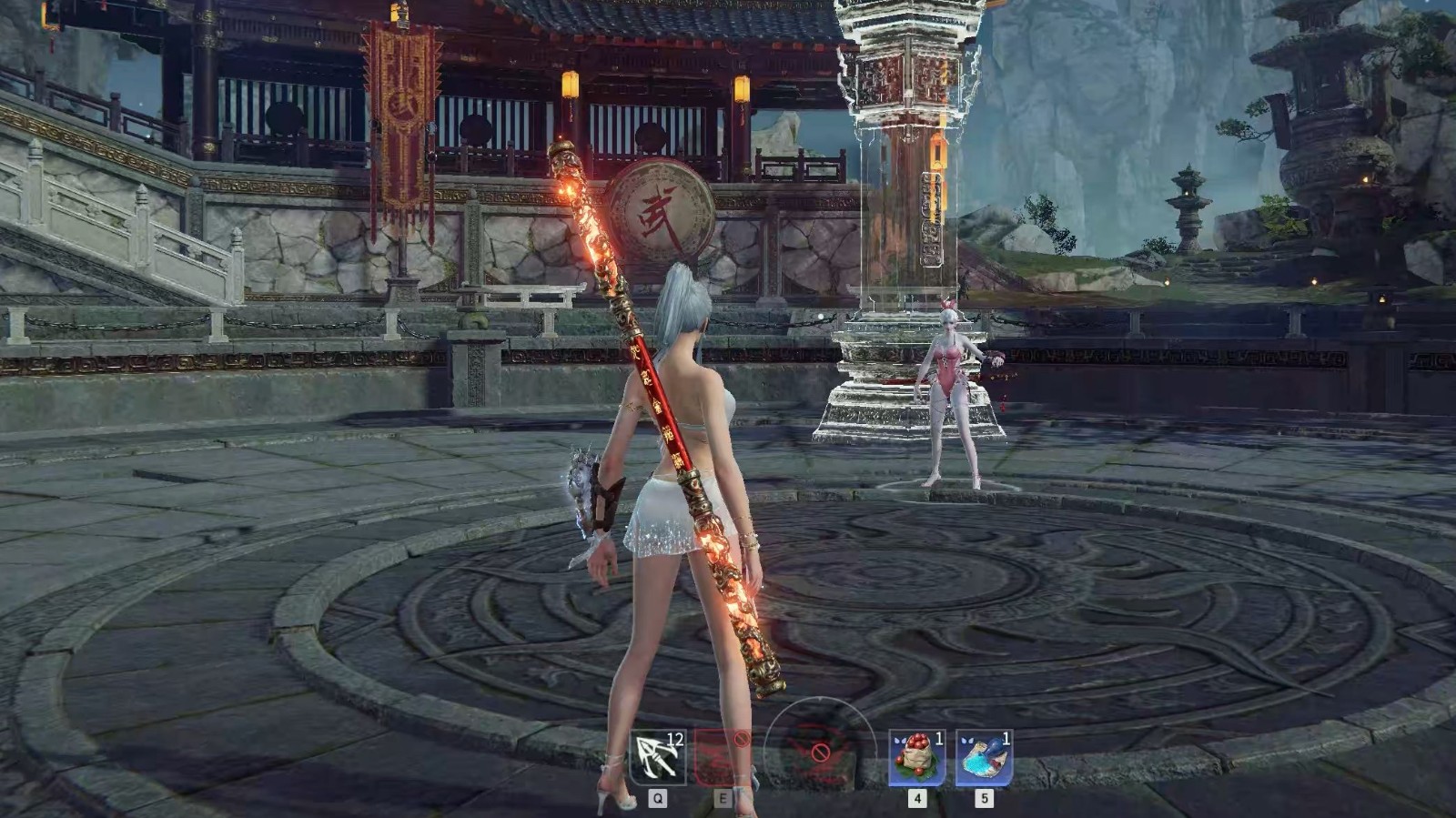Use the blue powder pouch item
Screen dimensions: 1456x818
click(x=984, y=757)
